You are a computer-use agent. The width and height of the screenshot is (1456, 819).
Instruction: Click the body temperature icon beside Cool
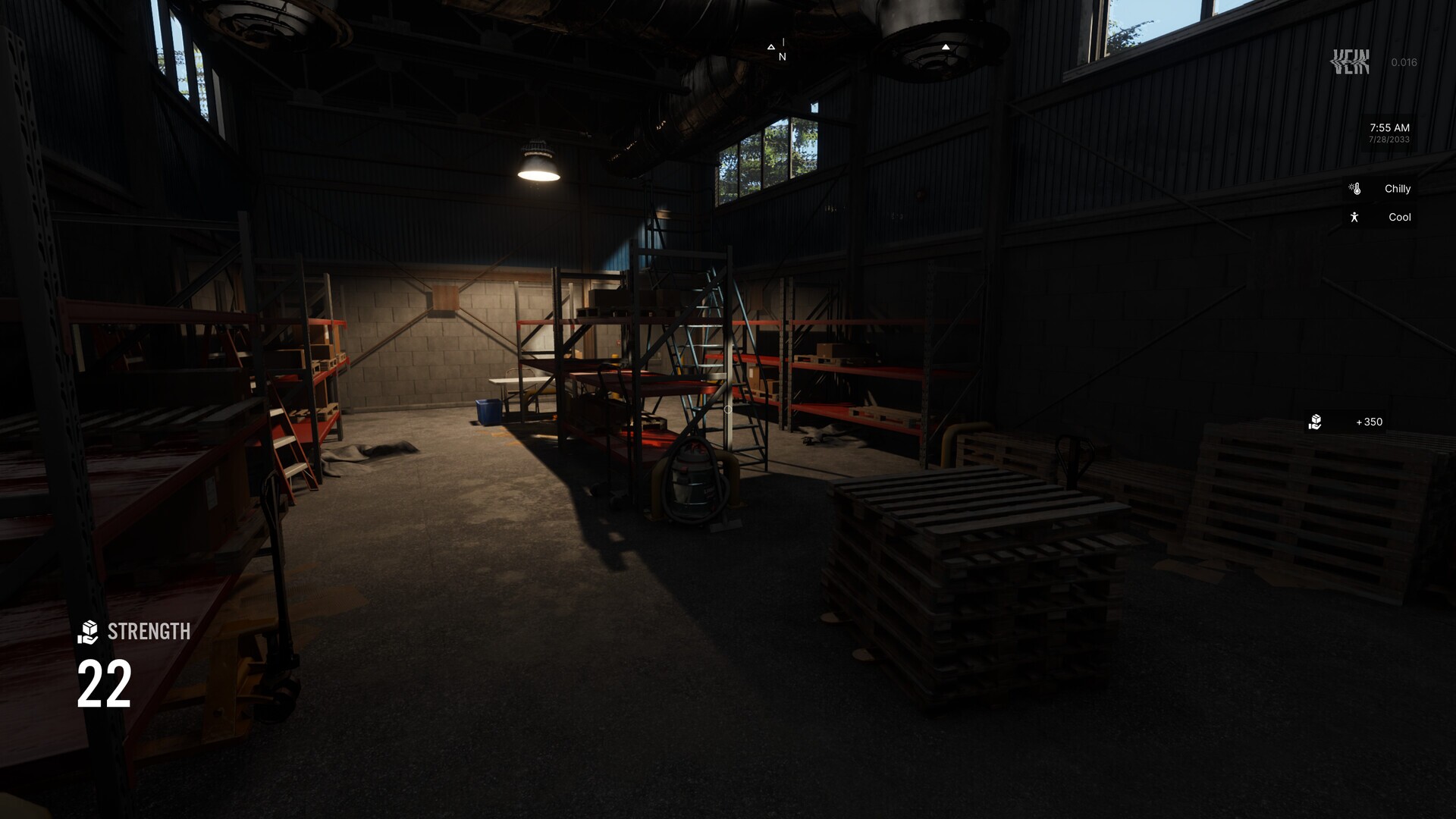[x=1356, y=217]
